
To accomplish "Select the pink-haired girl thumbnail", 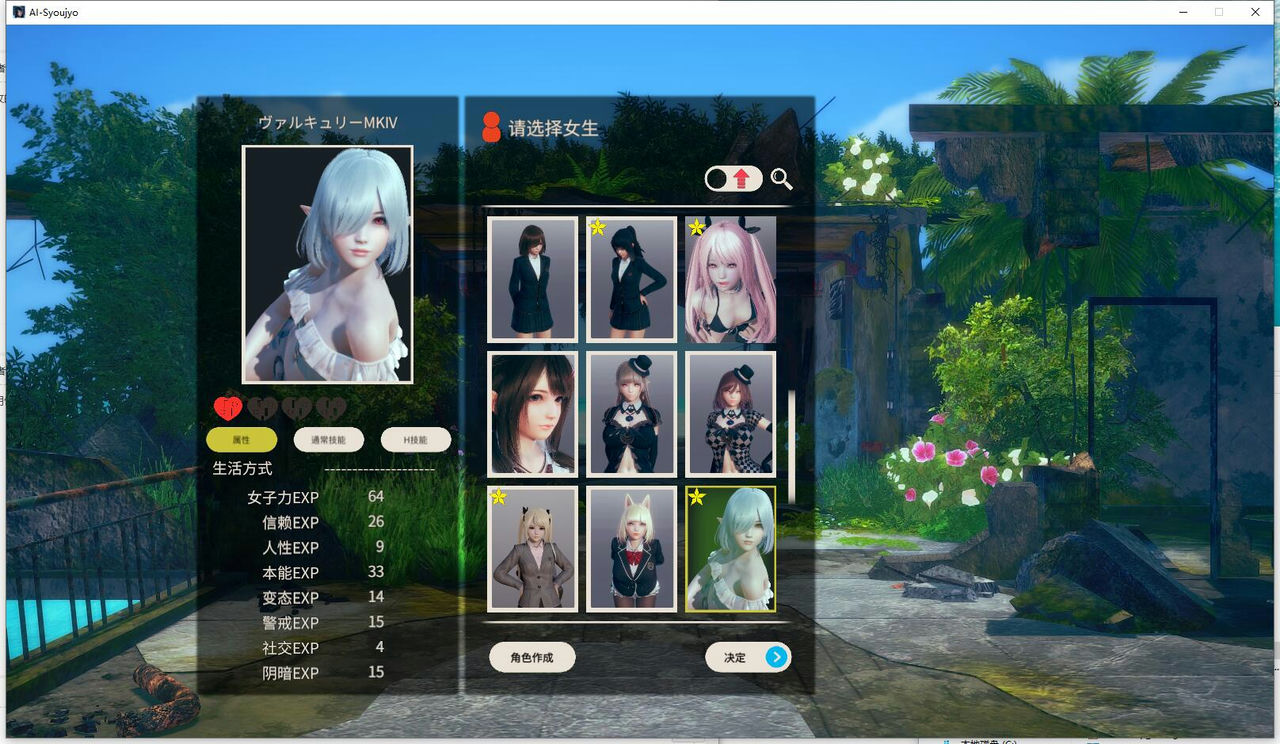I will [x=731, y=280].
